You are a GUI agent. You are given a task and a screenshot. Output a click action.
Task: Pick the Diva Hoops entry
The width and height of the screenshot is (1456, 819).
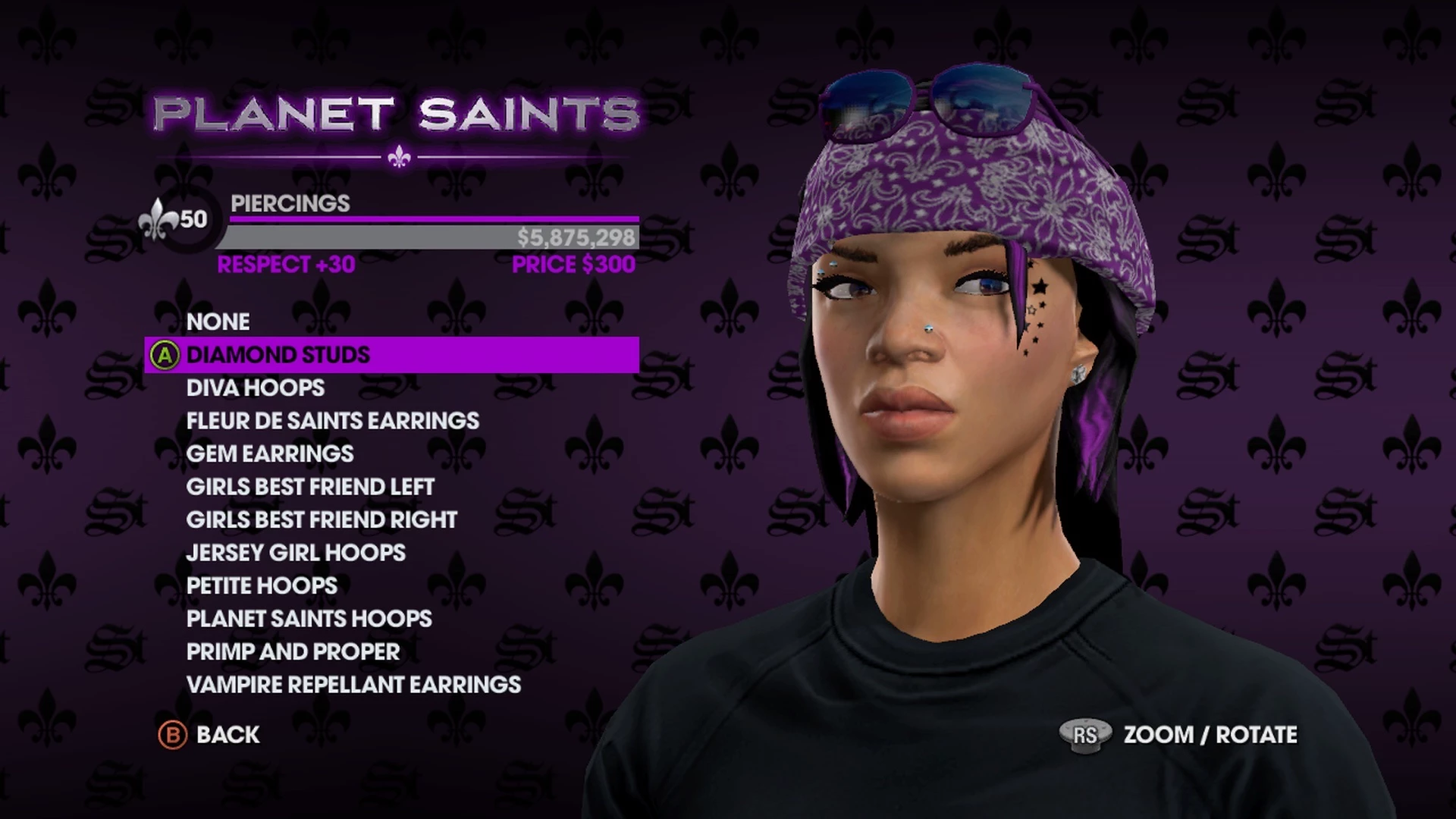click(x=256, y=388)
